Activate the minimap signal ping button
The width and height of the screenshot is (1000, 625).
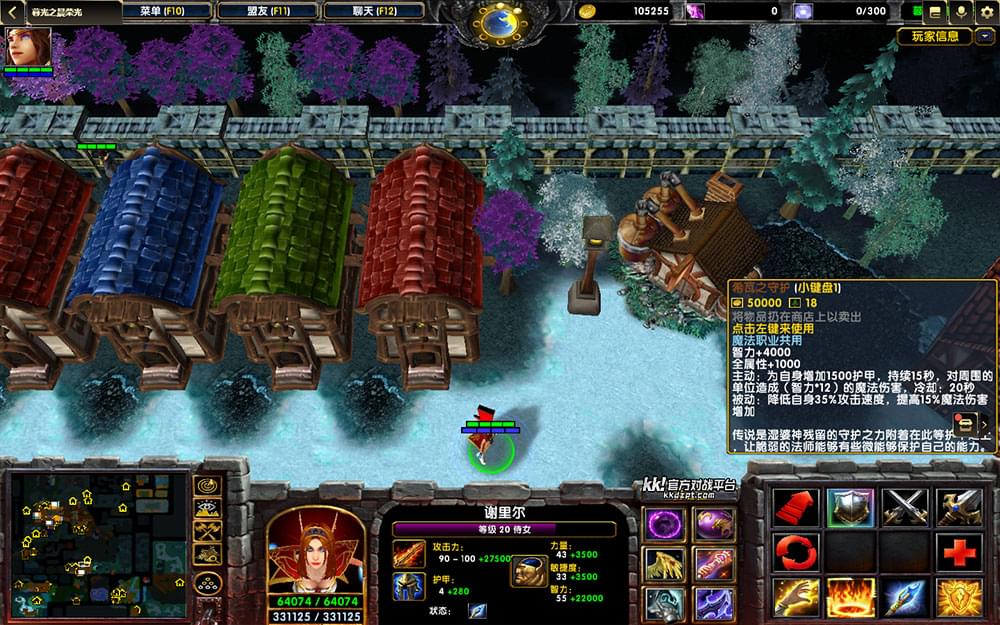pyautogui.click(x=207, y=485)
